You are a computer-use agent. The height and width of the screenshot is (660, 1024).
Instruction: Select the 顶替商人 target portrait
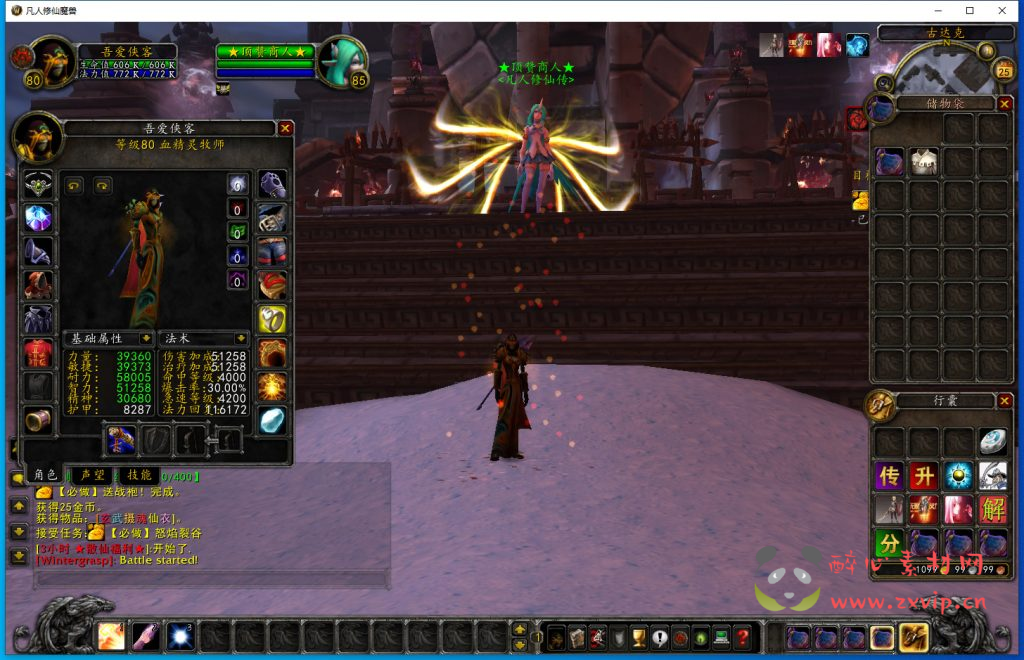click(342, 62)
